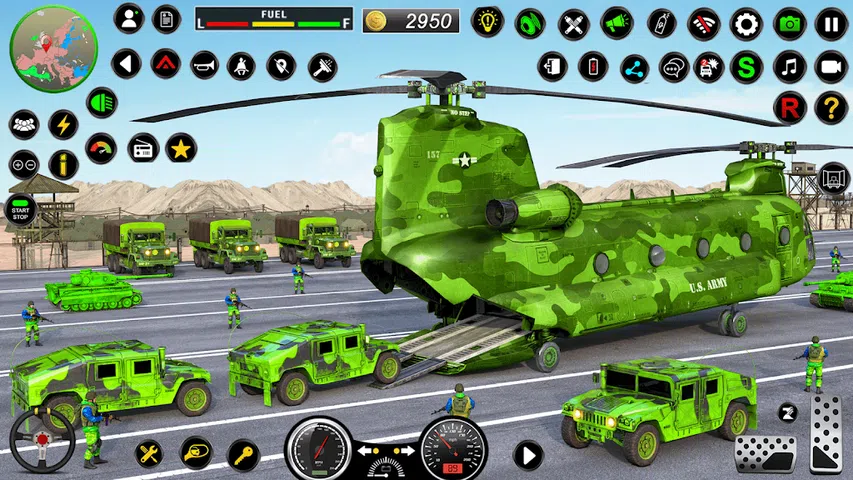
Task: Click the green S button
Action: pos(746,67)
